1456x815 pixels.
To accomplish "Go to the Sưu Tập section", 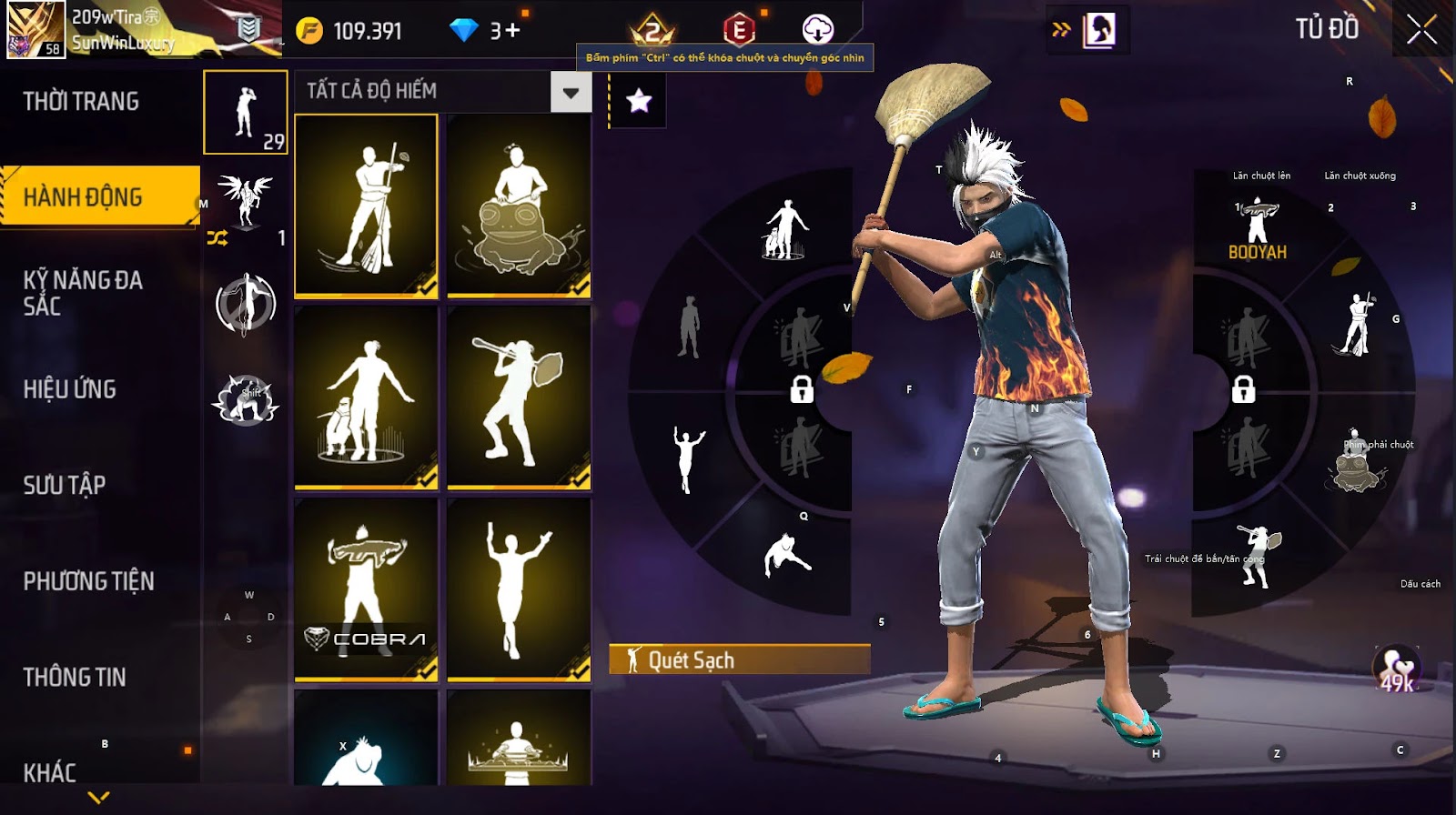I will coord(65,485).
